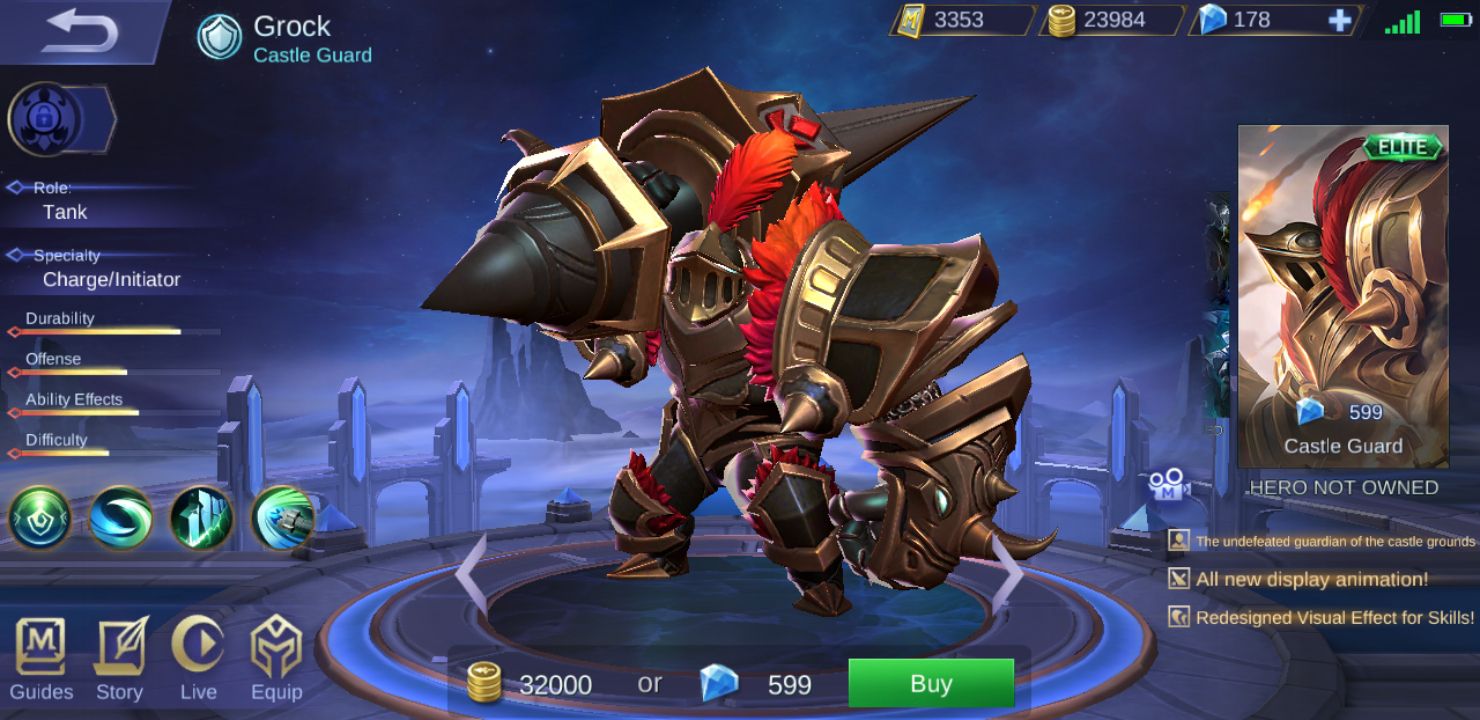The image size is (1480, 720).
Task: Click the plus icon to purchase diamonds
Action: (1342, 19)
